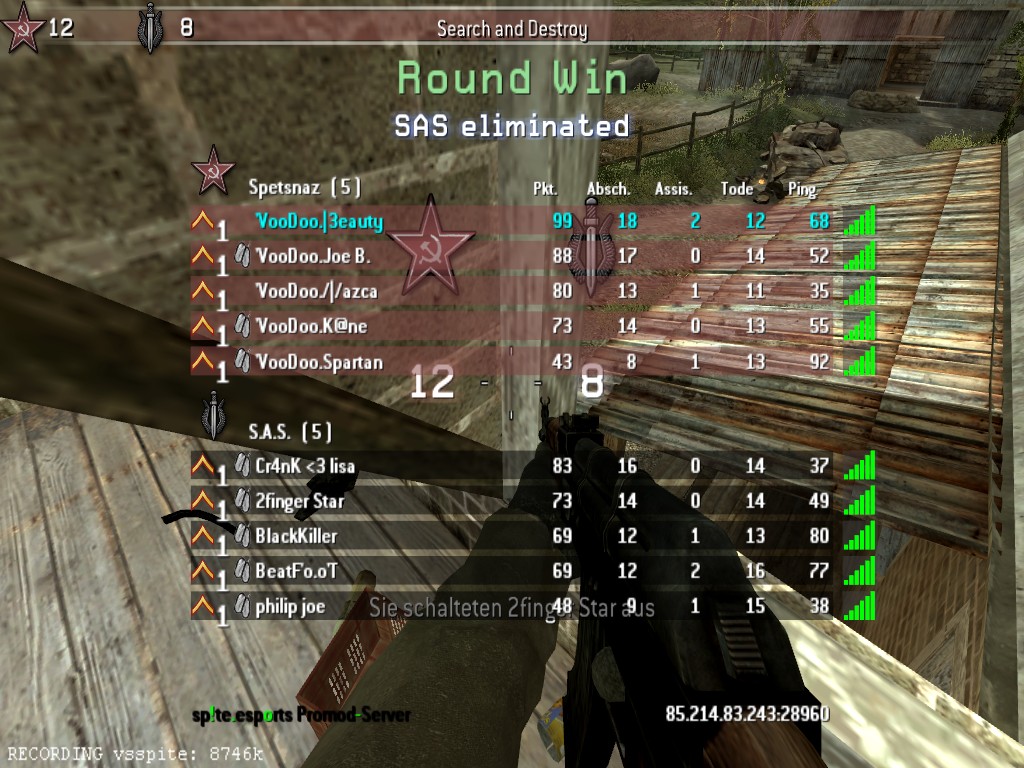Click the 2finger Star scoreboard row
1024x768 pixels.
[300, 500]
